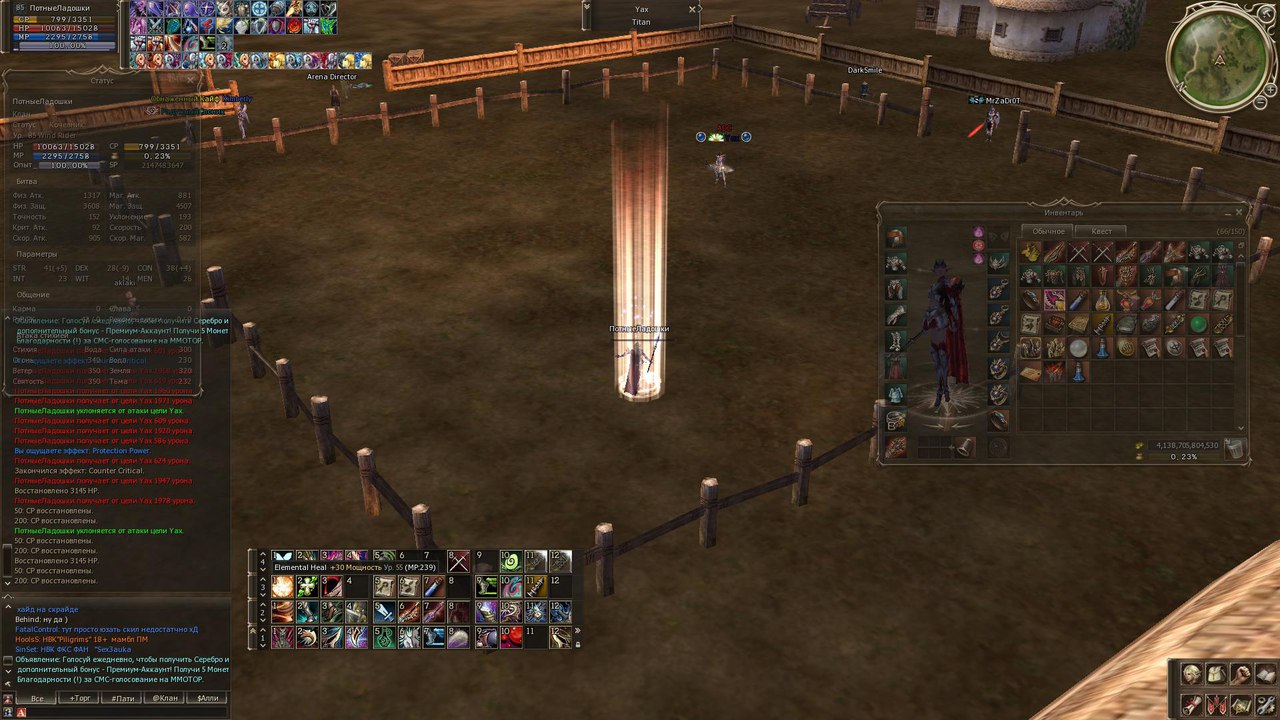Close the Инвентарь inventory window
The height and width of the screenshot is (720, 1280).
[x=1239, y=212]
